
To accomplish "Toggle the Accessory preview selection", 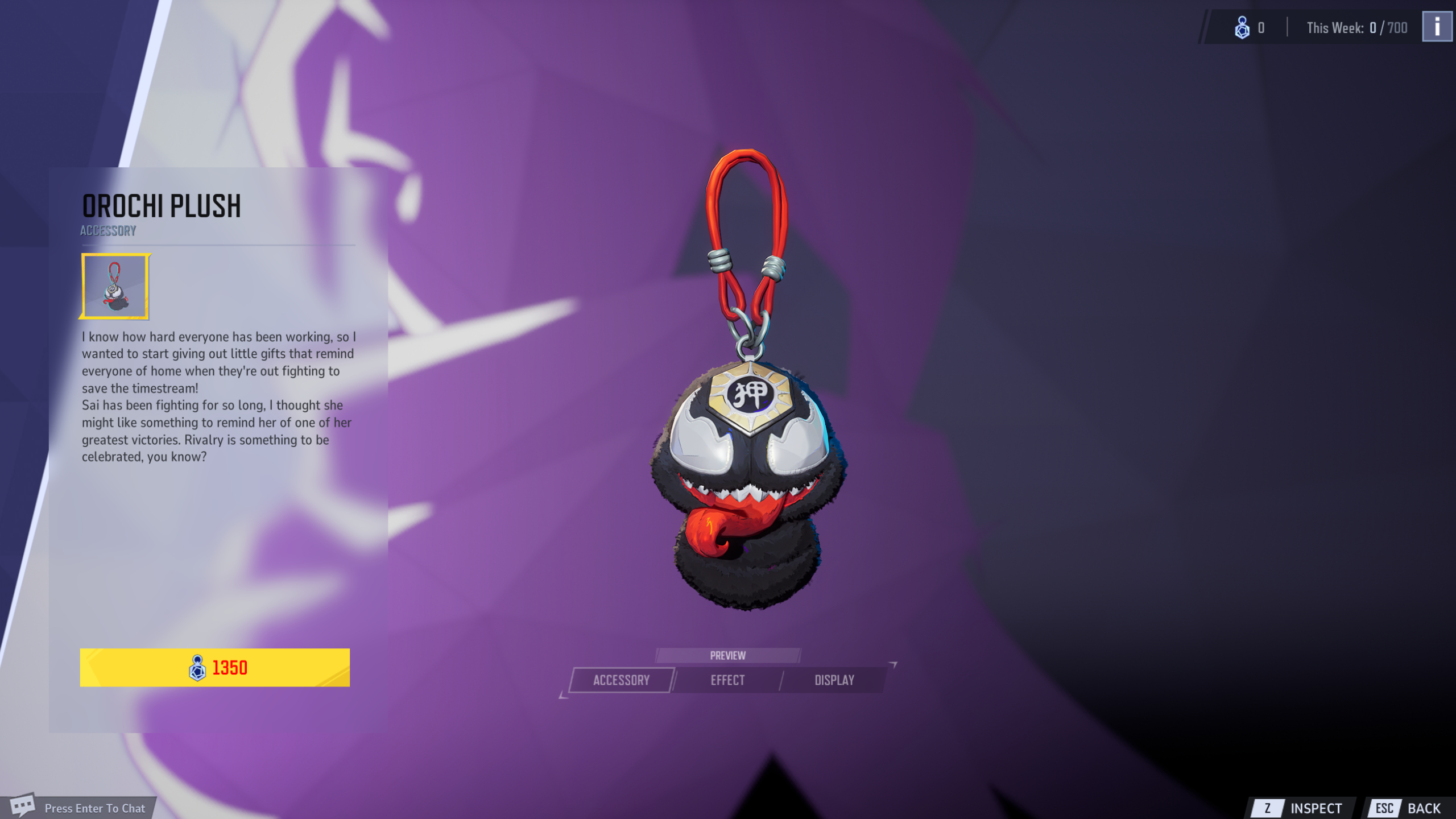I will coord(621,680).
